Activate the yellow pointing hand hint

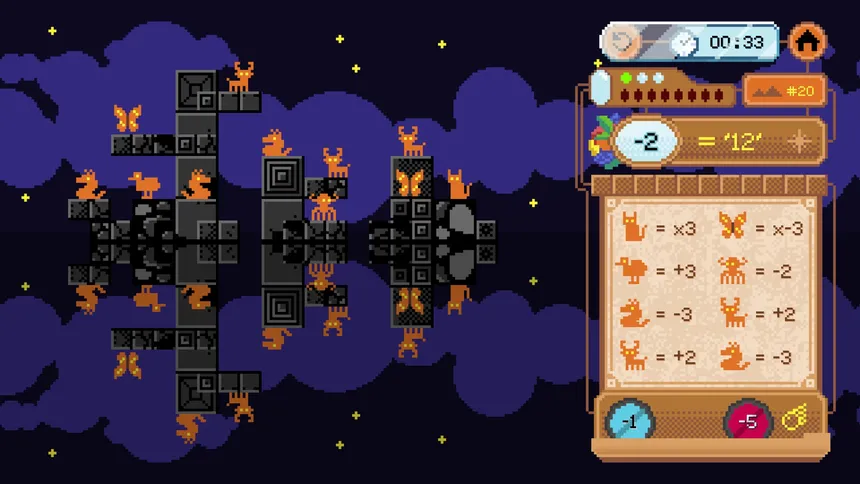pyautogui.click(x=797, y=419)
